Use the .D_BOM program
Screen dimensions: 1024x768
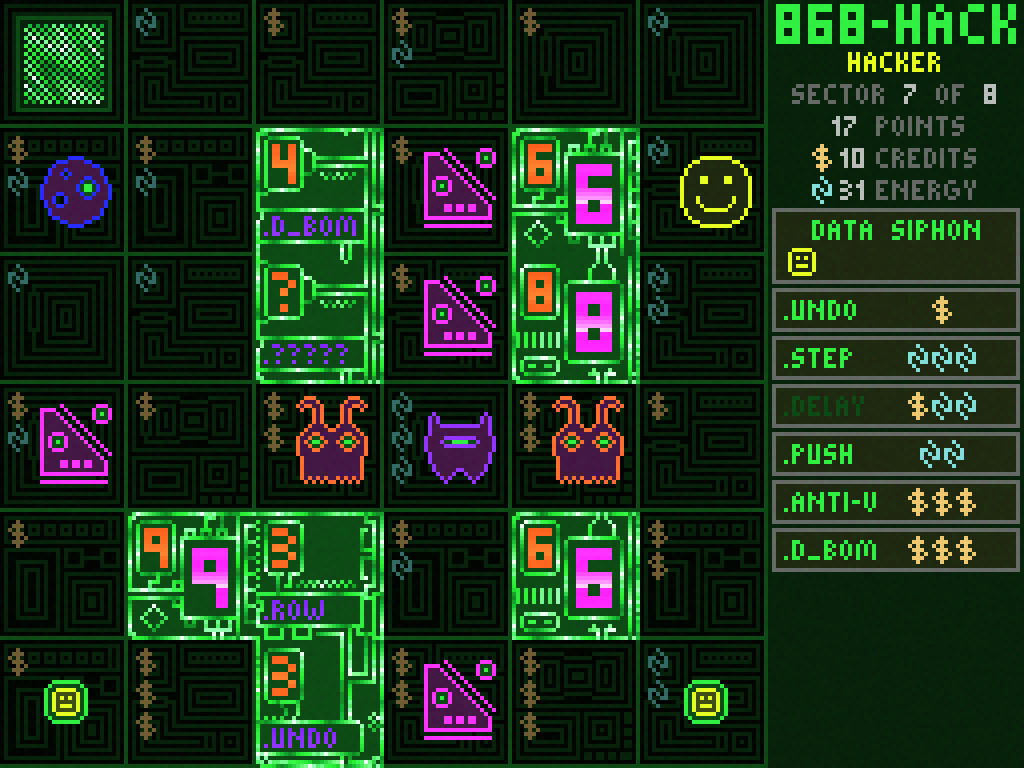click(895, 550)
